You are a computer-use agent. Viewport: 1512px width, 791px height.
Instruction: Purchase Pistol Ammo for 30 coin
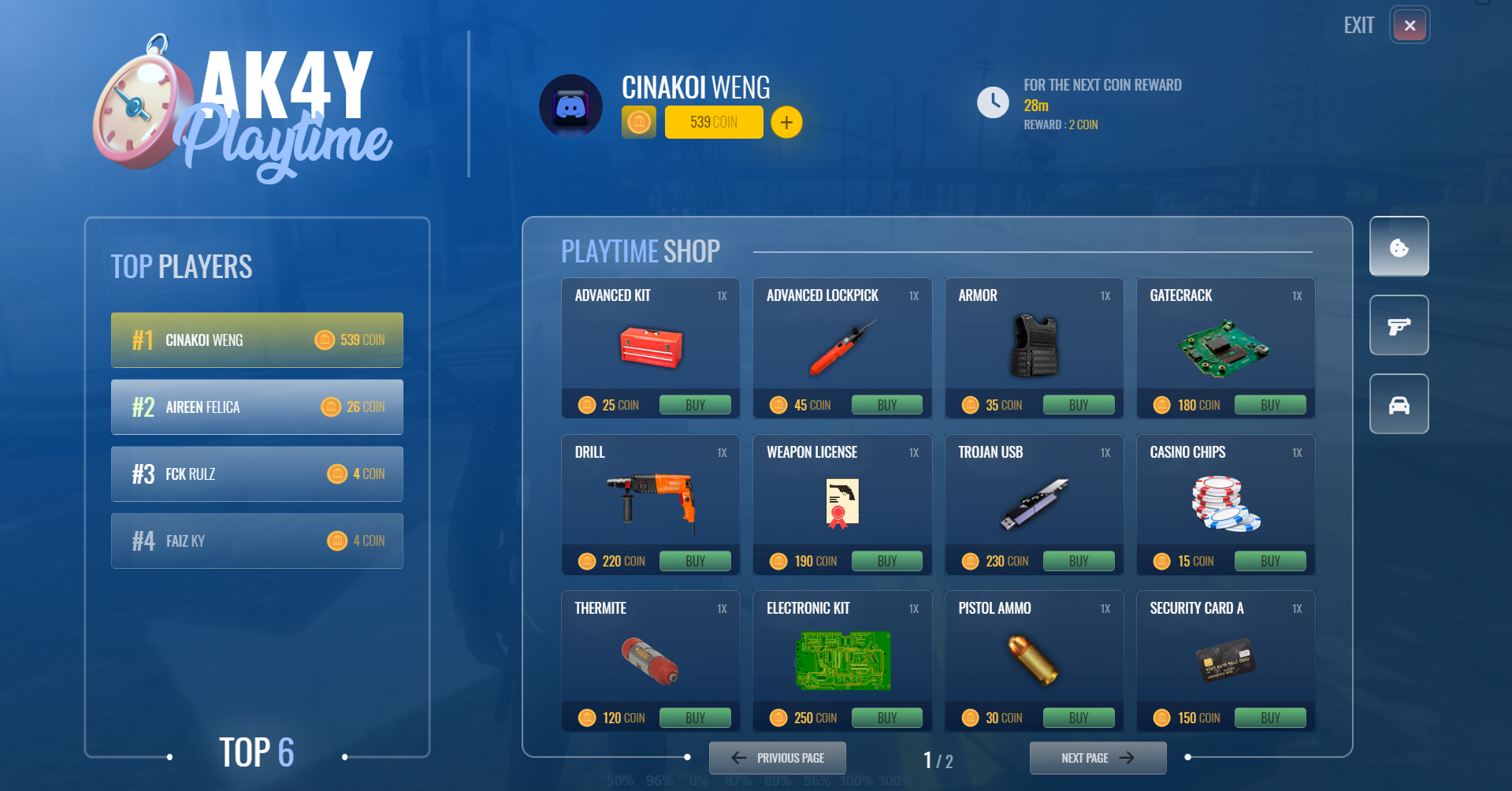tap(1078, 718)
